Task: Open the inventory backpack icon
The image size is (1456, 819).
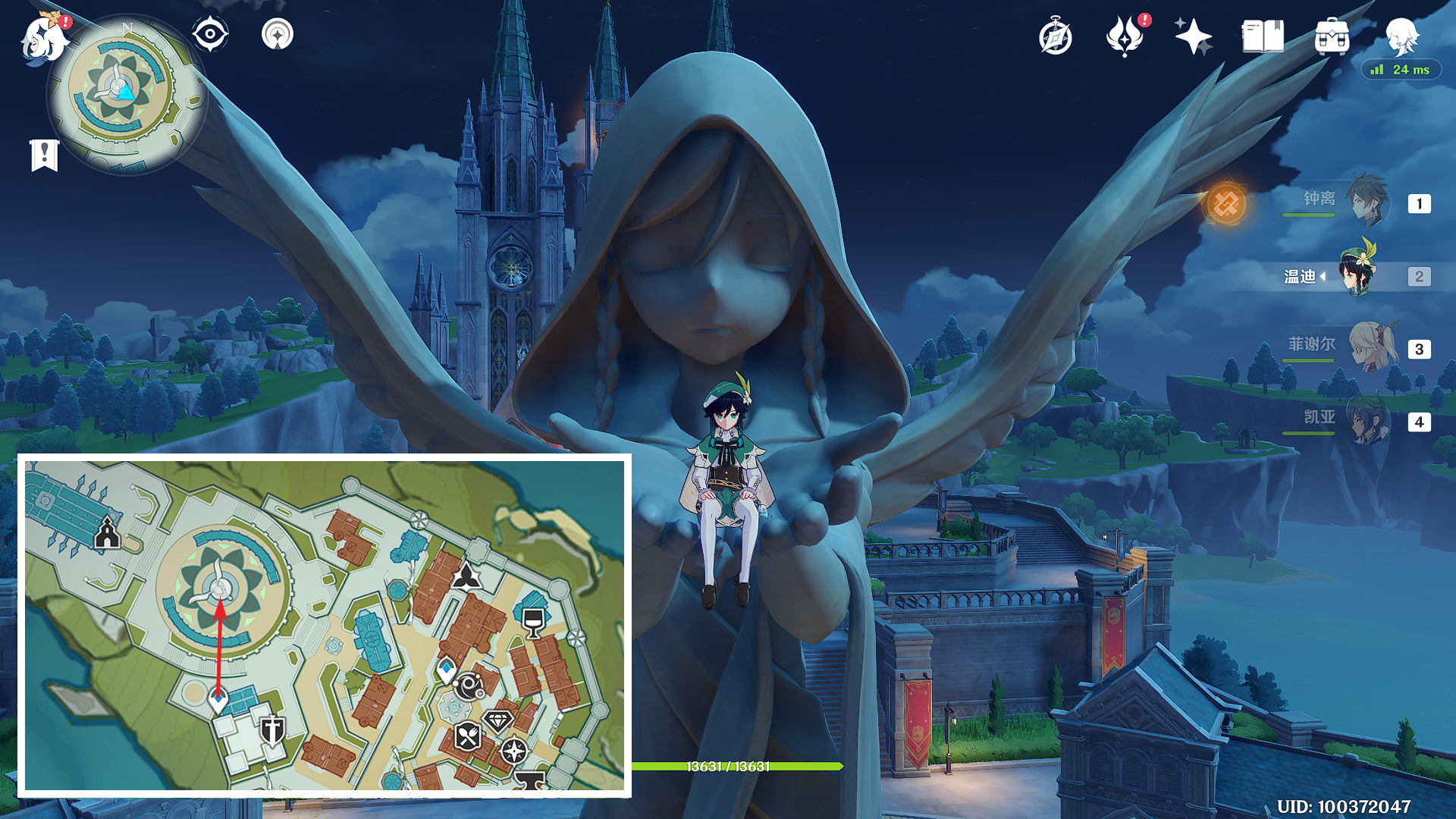Action: pyautogui.click(x=1332, y=36)
